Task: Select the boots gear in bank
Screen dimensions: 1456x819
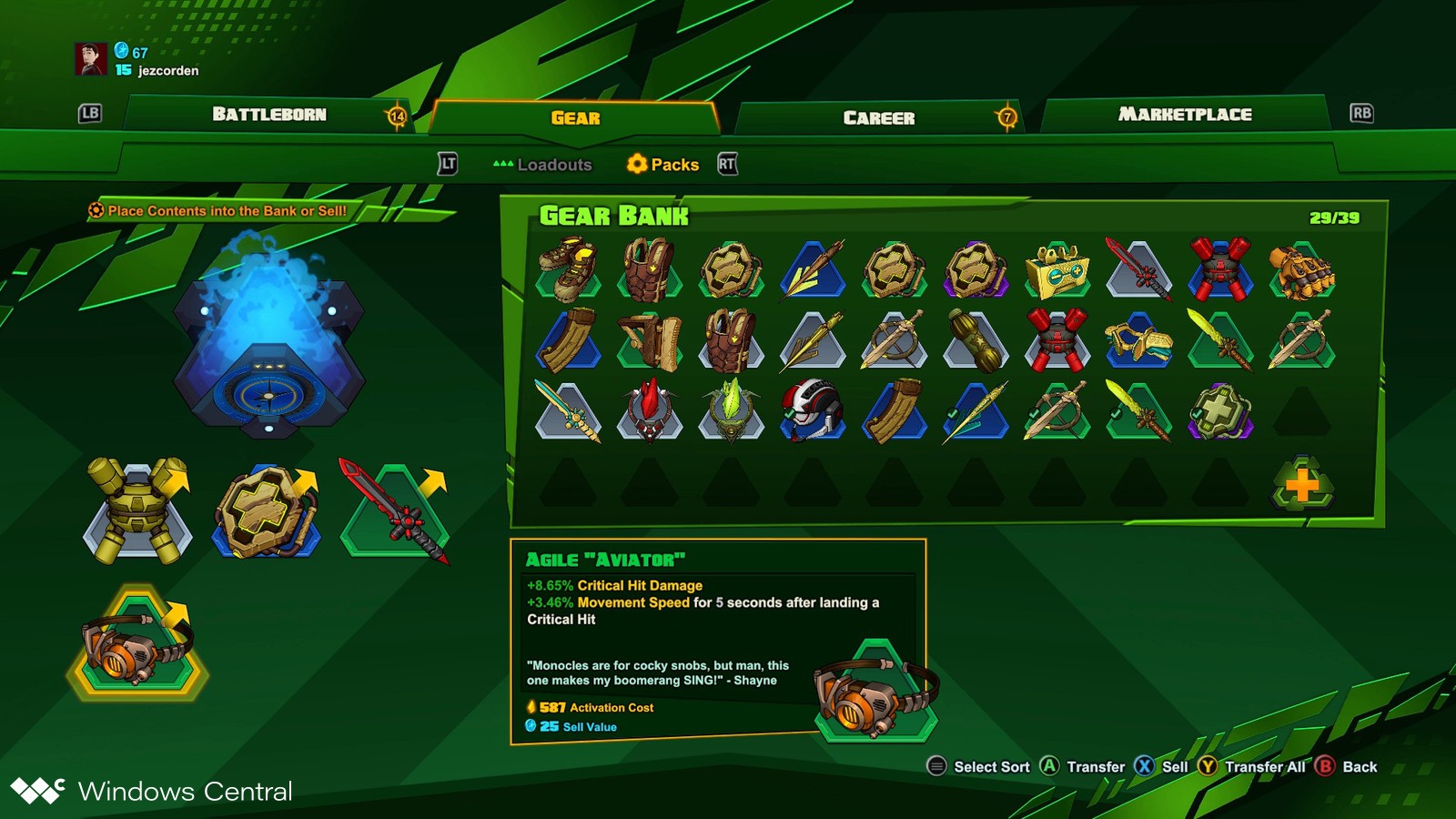Action: coord(568,269)
